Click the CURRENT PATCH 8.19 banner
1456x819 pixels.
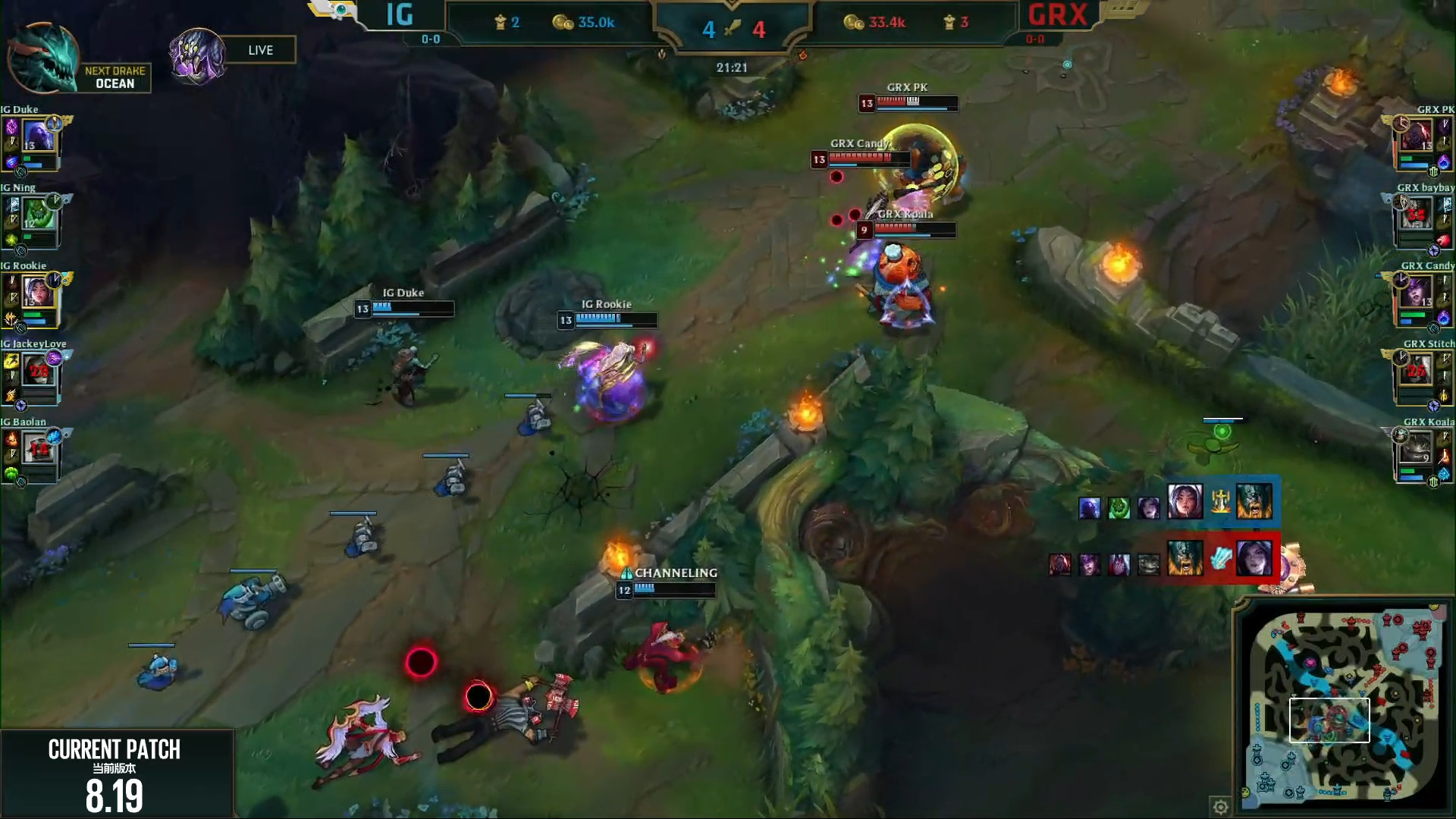114,773
